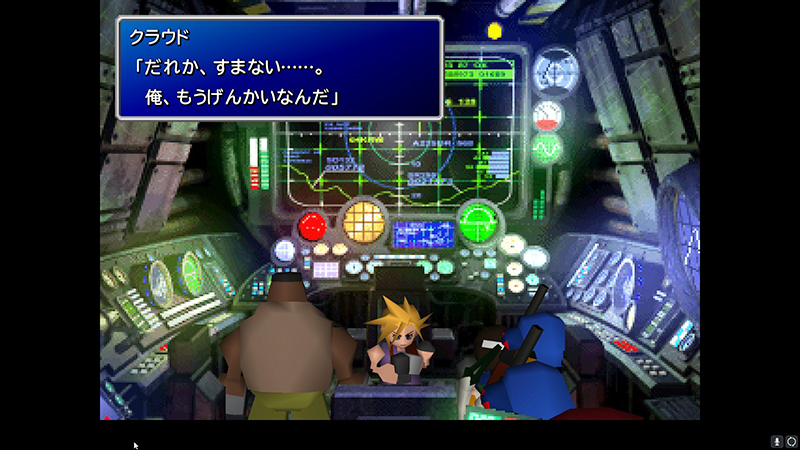Click the microphone icon in the overlay
This screenshot has height=450, width=800.
pyautogui.click(x=776, y=441)
